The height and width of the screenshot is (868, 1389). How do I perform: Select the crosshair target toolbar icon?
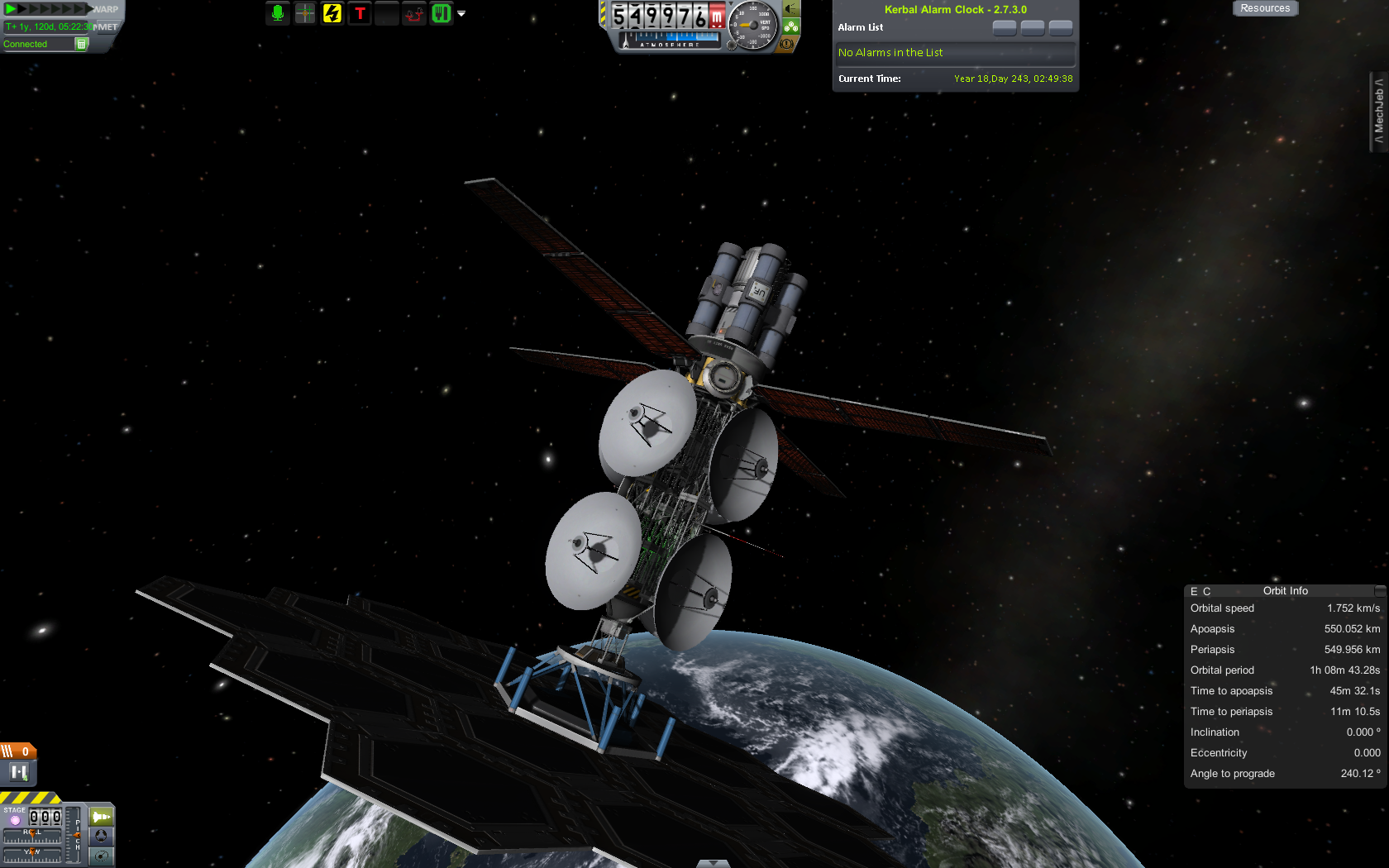coord(305,13)
